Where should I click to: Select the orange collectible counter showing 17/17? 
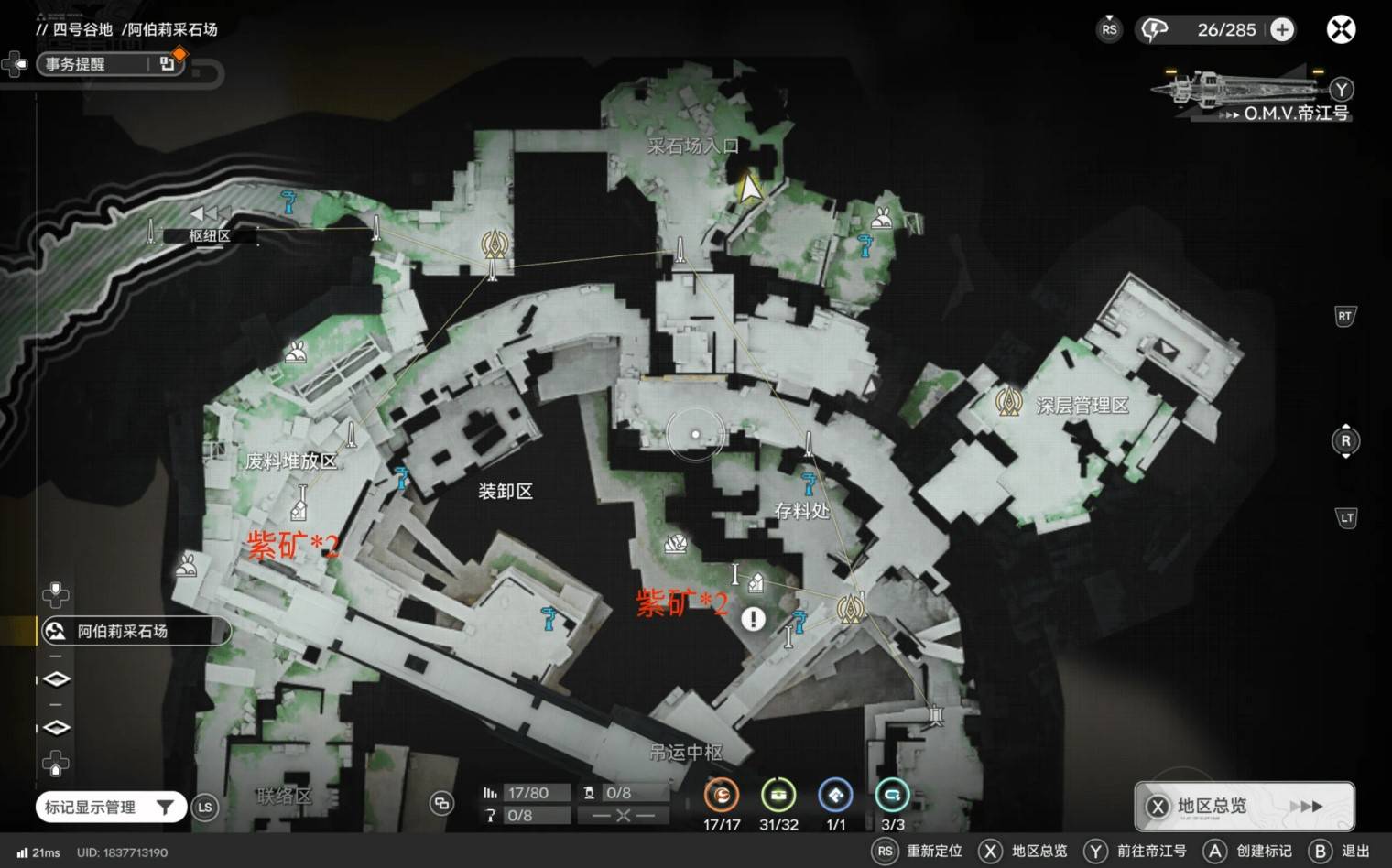point(722,796)
